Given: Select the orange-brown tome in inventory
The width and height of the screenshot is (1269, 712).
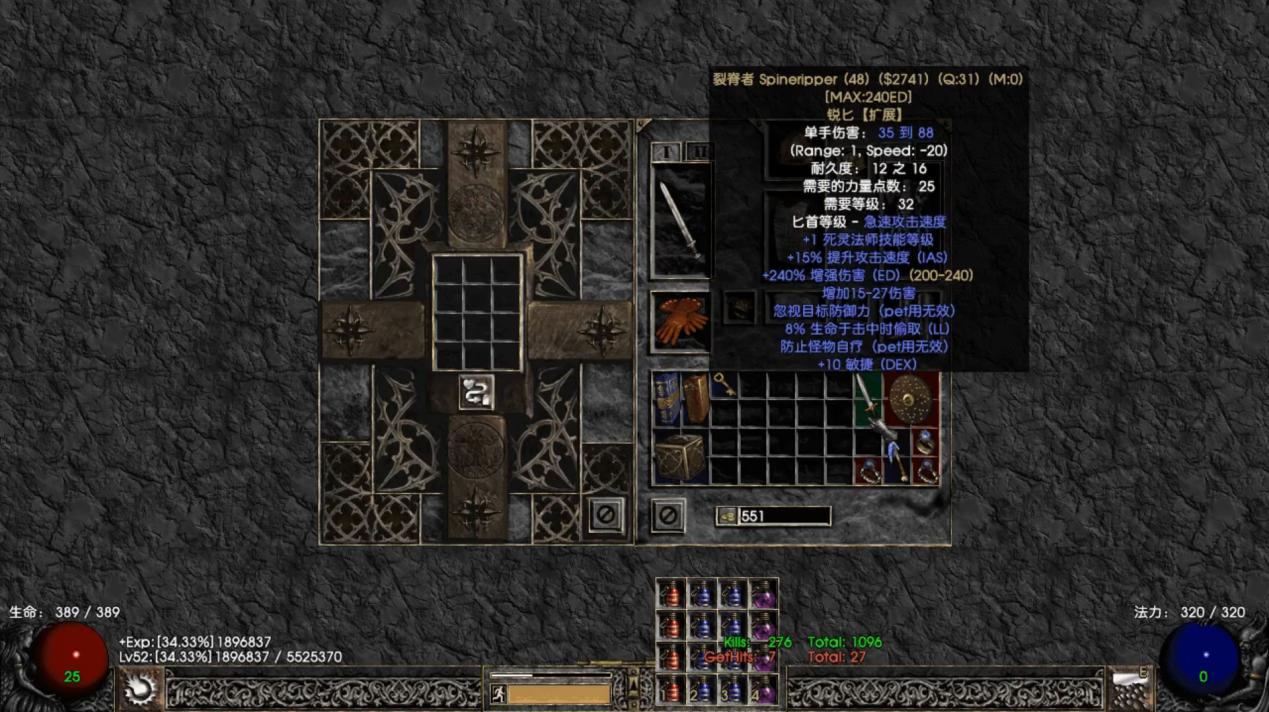Looking at the screenshot, I should 696,397.
